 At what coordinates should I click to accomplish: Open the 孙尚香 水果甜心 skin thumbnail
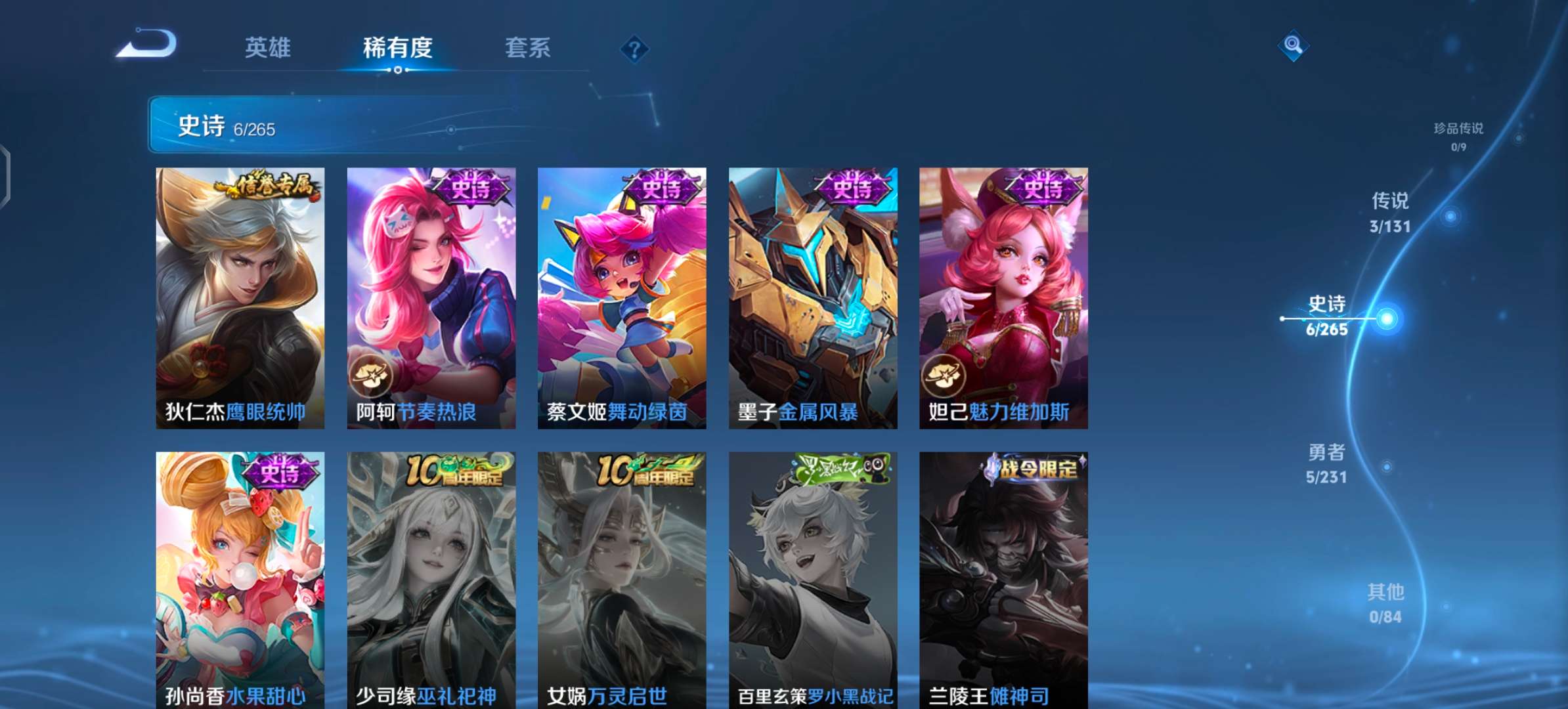click(240, 578)
